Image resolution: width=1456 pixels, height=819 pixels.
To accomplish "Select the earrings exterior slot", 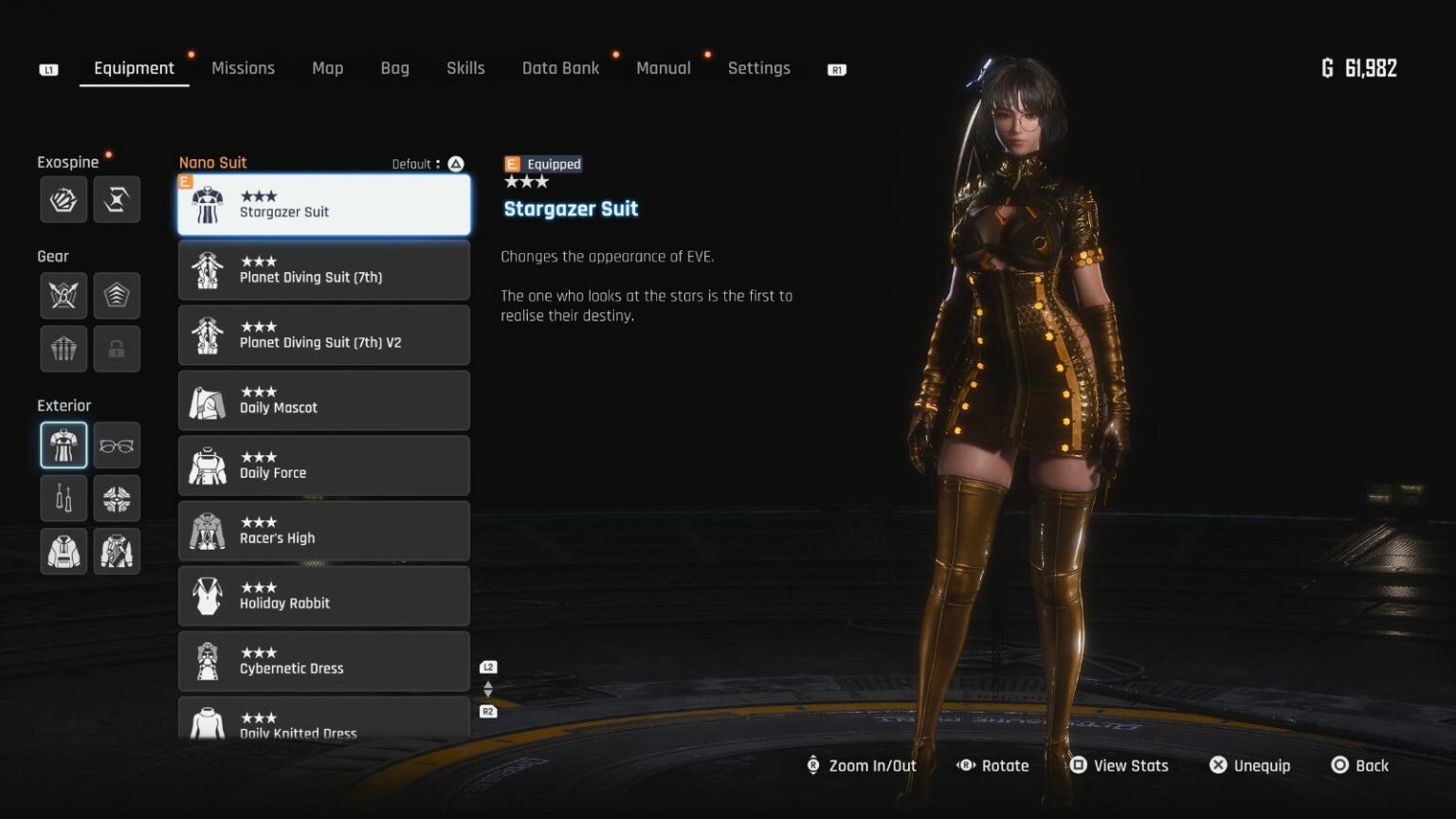I will (64, 499).
